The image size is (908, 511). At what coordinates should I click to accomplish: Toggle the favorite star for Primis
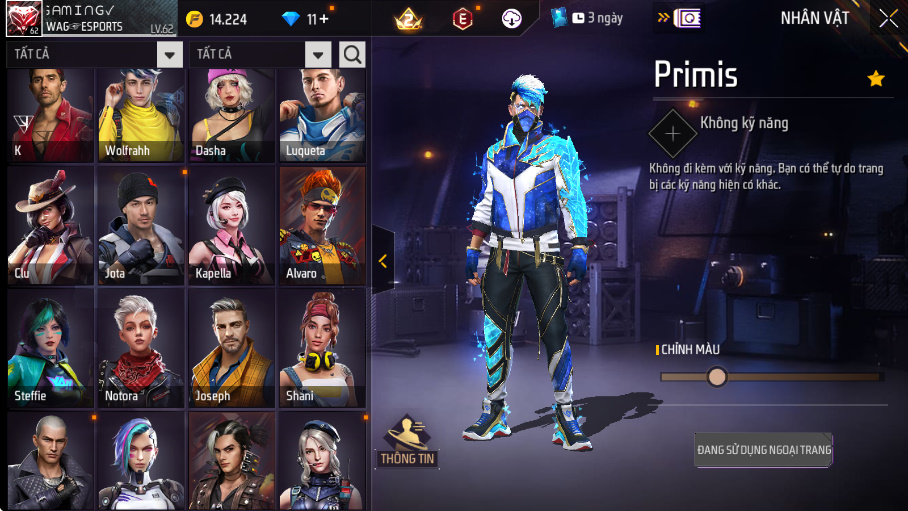[x=876, y=78]
